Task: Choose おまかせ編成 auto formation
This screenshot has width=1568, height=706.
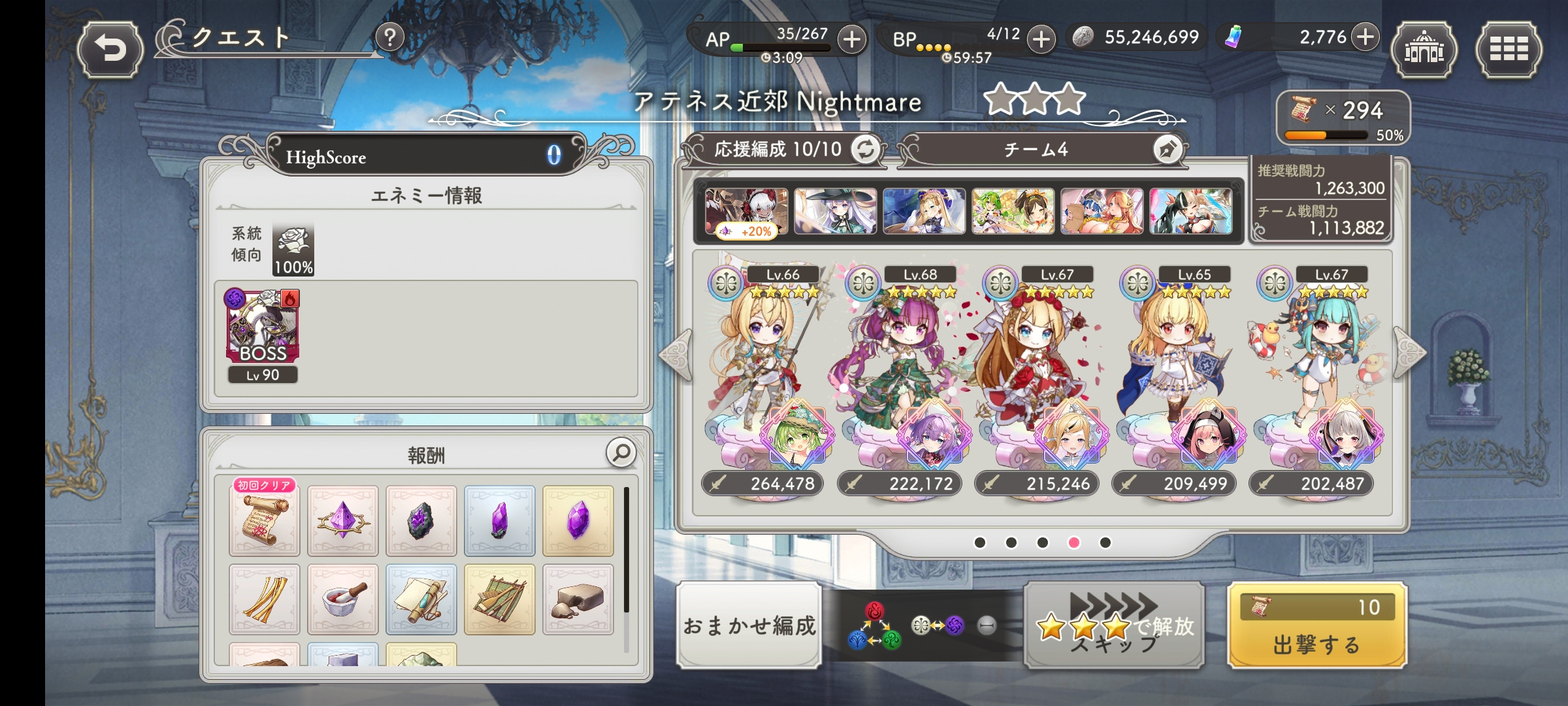Action: (749, 626)
